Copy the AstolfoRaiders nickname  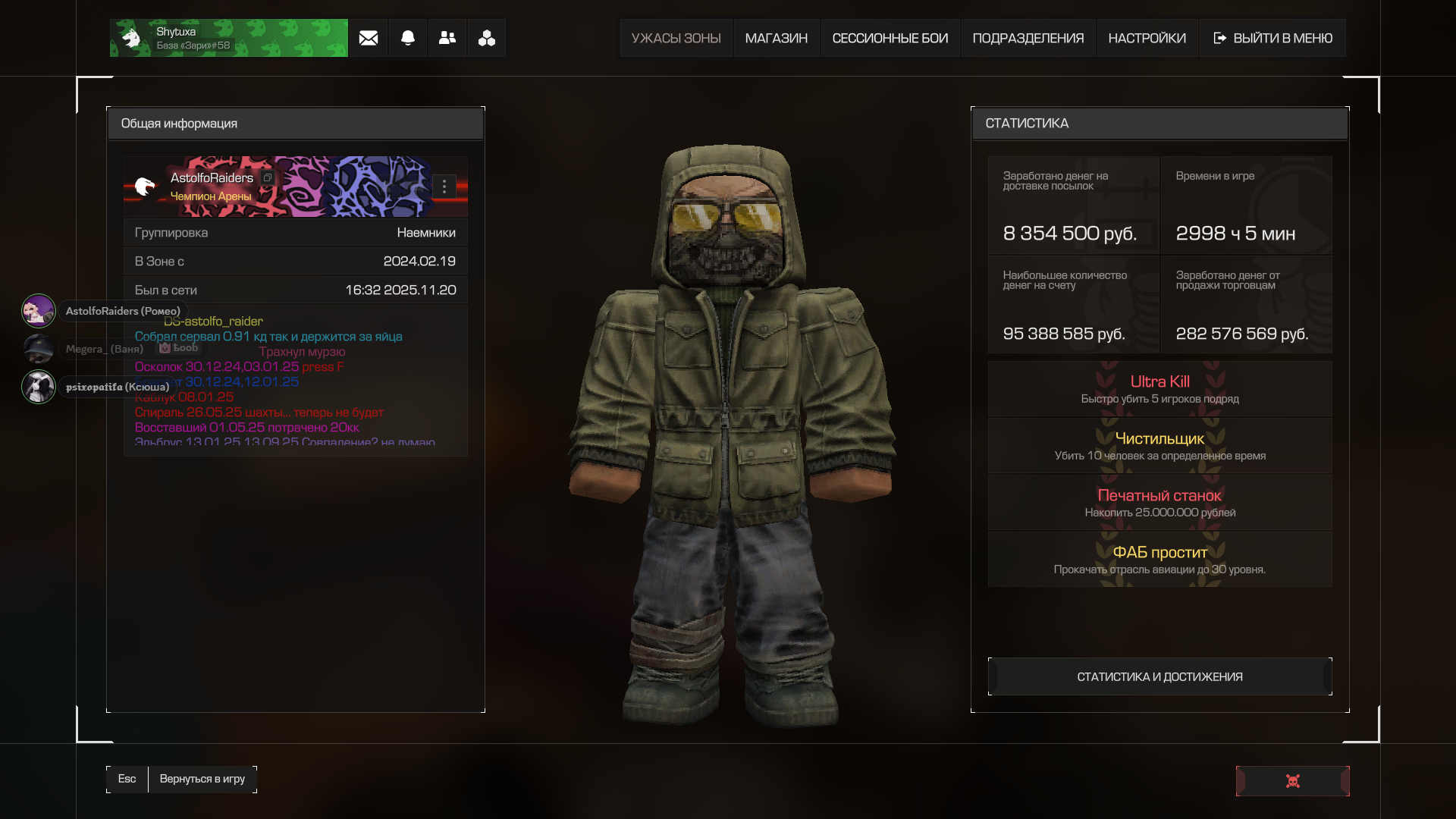pyautogui.click(x=268, y=178)
